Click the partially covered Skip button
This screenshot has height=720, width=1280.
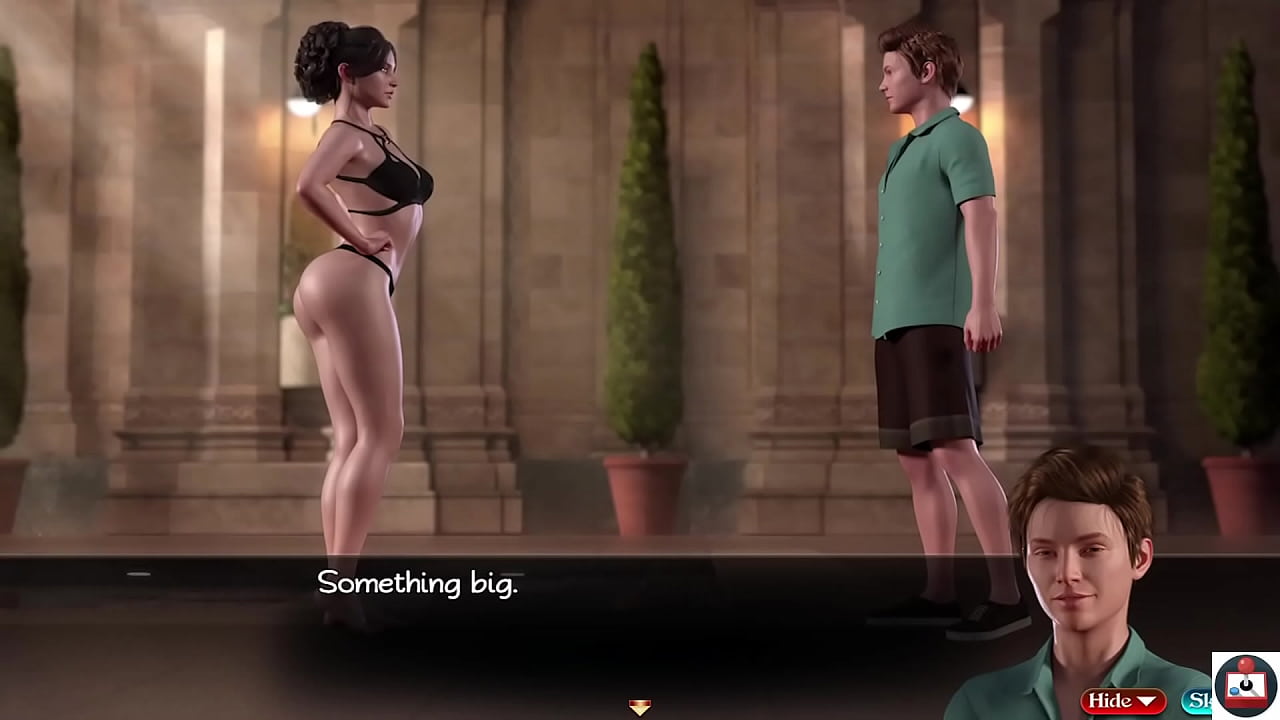coord(1196,701)
